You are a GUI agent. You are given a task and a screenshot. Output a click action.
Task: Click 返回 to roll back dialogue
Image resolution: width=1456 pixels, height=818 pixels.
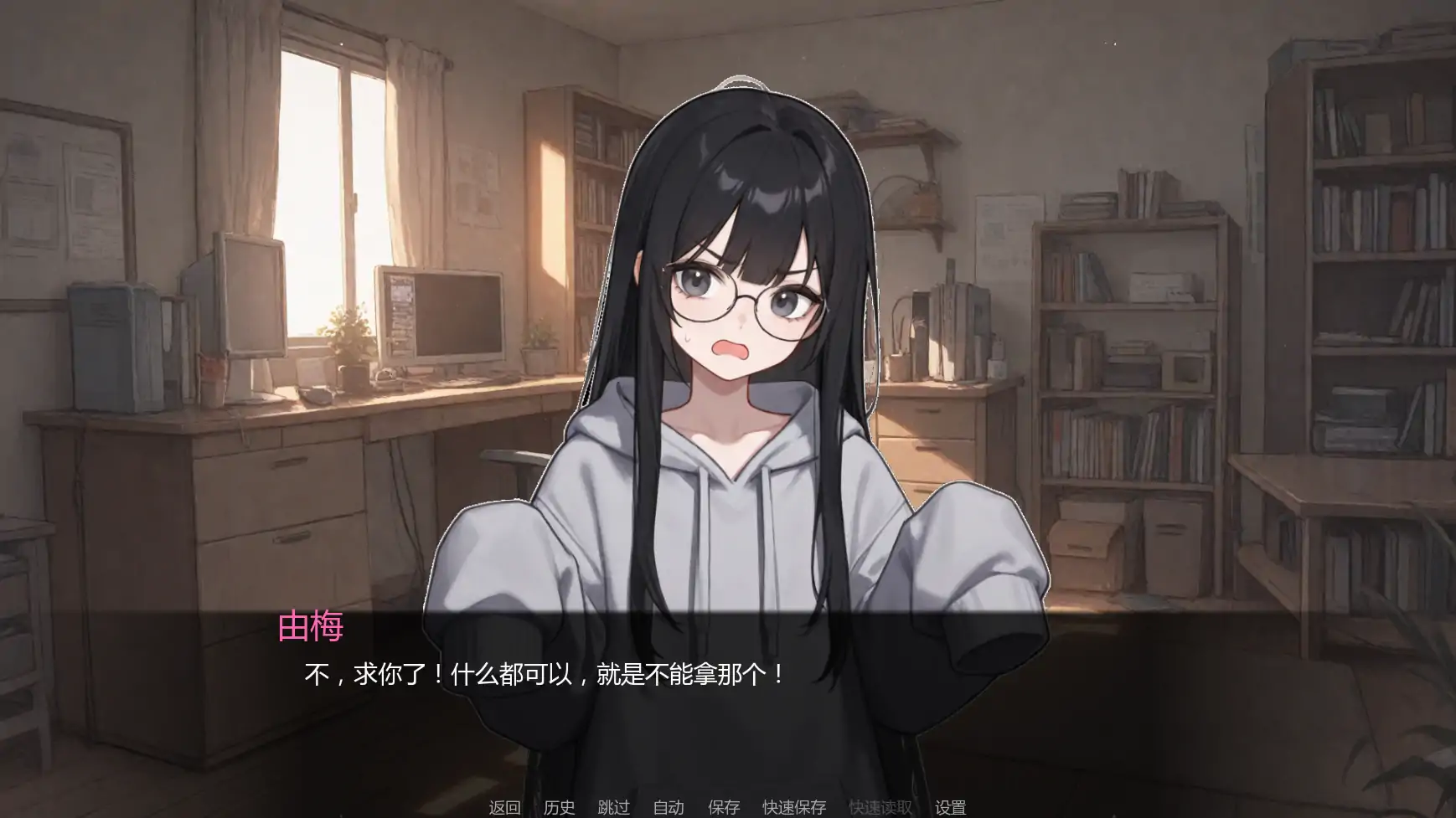[503, 808]
